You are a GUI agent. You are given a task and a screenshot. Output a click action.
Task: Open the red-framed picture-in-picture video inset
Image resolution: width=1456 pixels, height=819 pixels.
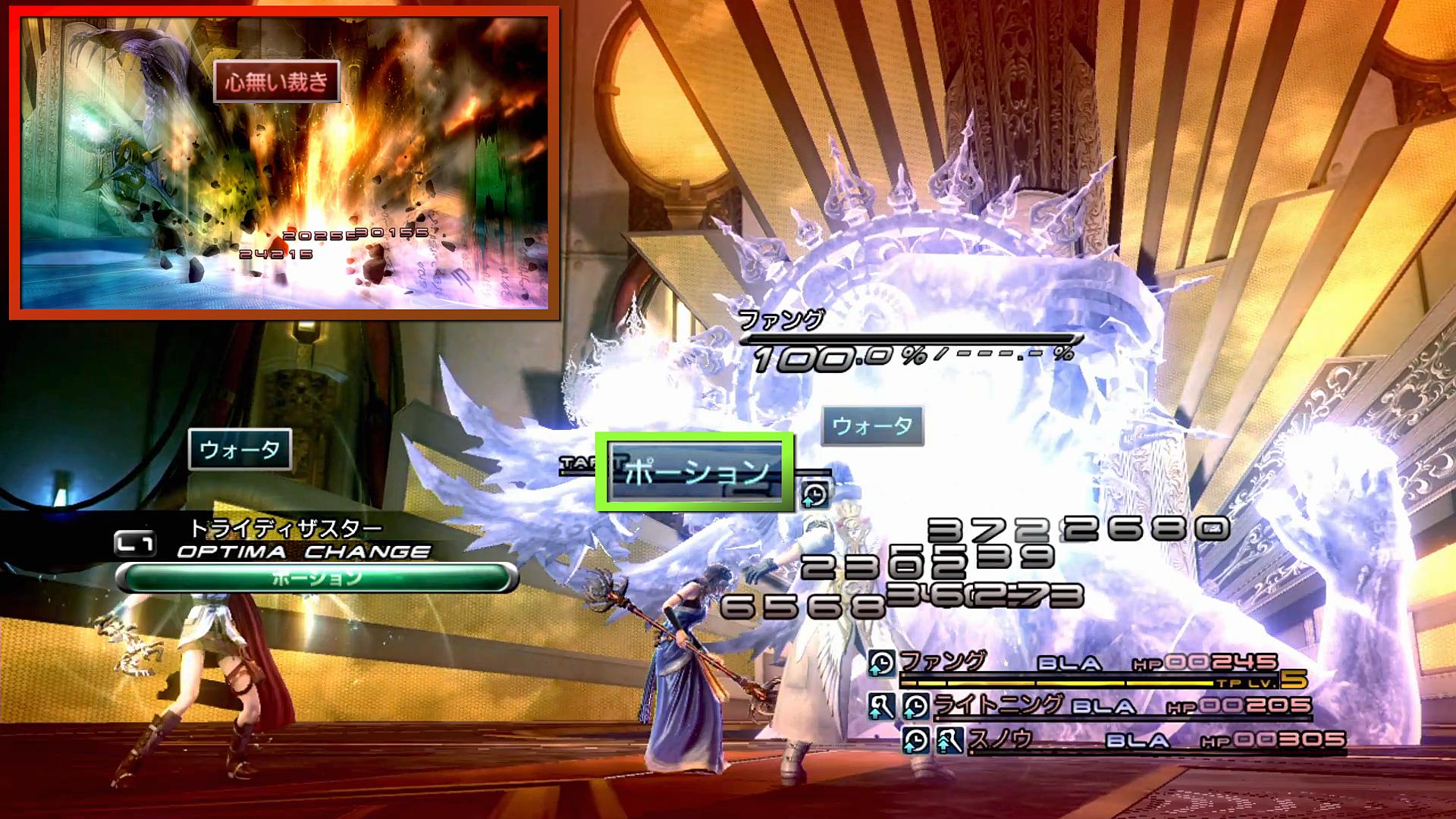[x=284, y=163]
